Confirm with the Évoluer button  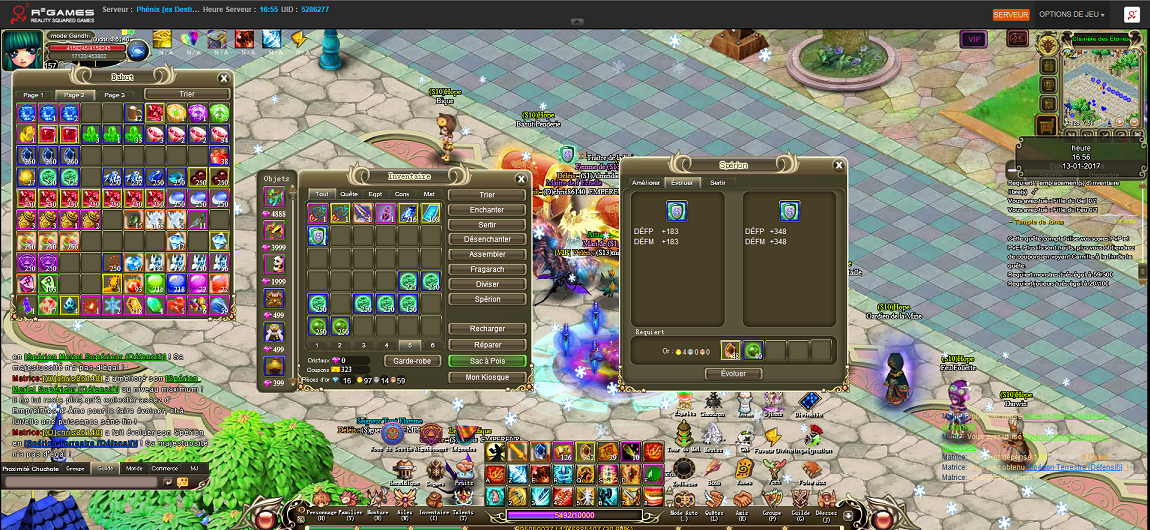(733, 374)
